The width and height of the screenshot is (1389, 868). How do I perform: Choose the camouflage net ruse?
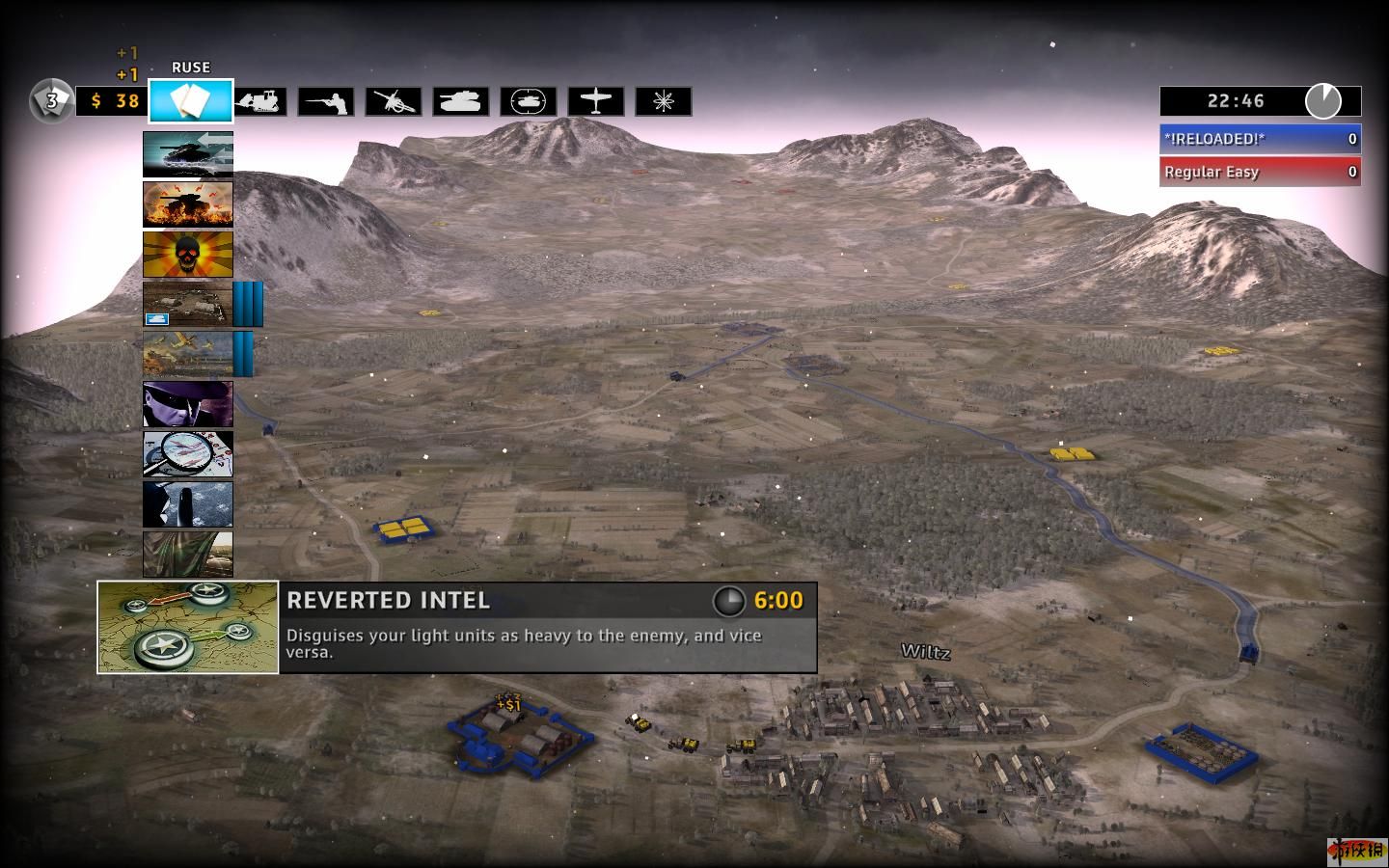[x=188, y=555]
